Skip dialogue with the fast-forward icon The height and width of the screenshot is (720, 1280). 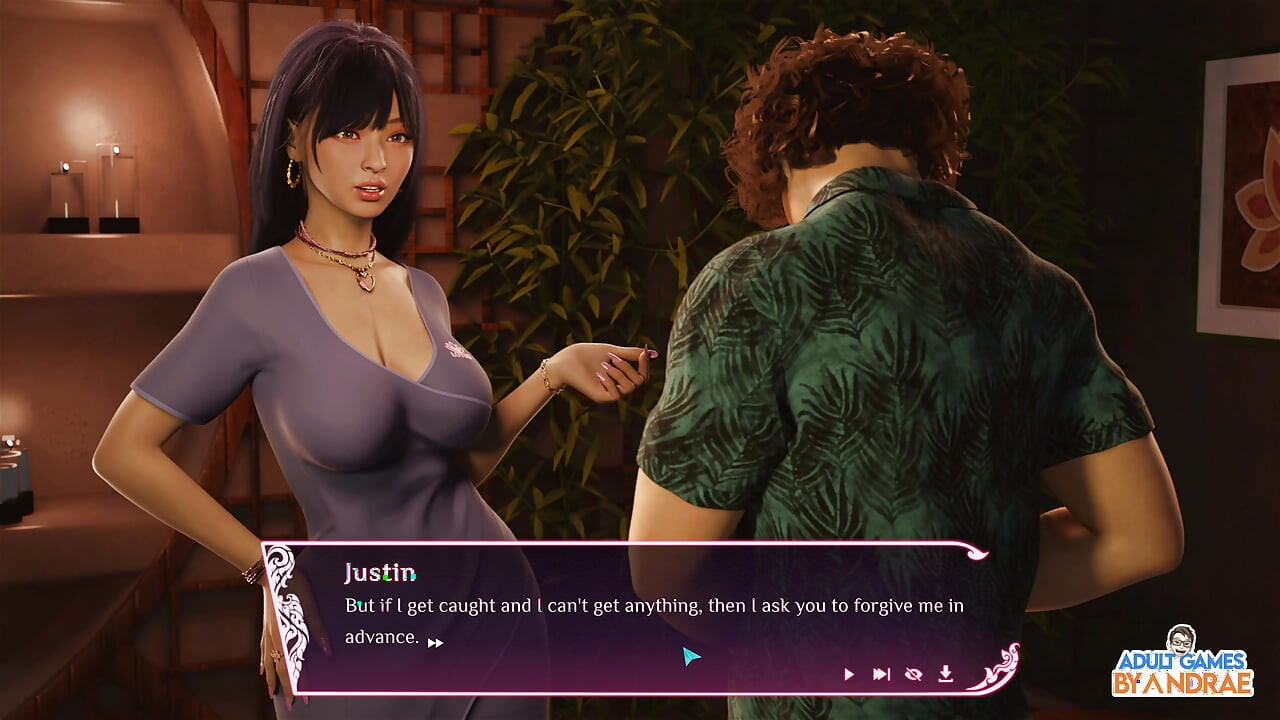pyautogui.click(x=881, y=675)
